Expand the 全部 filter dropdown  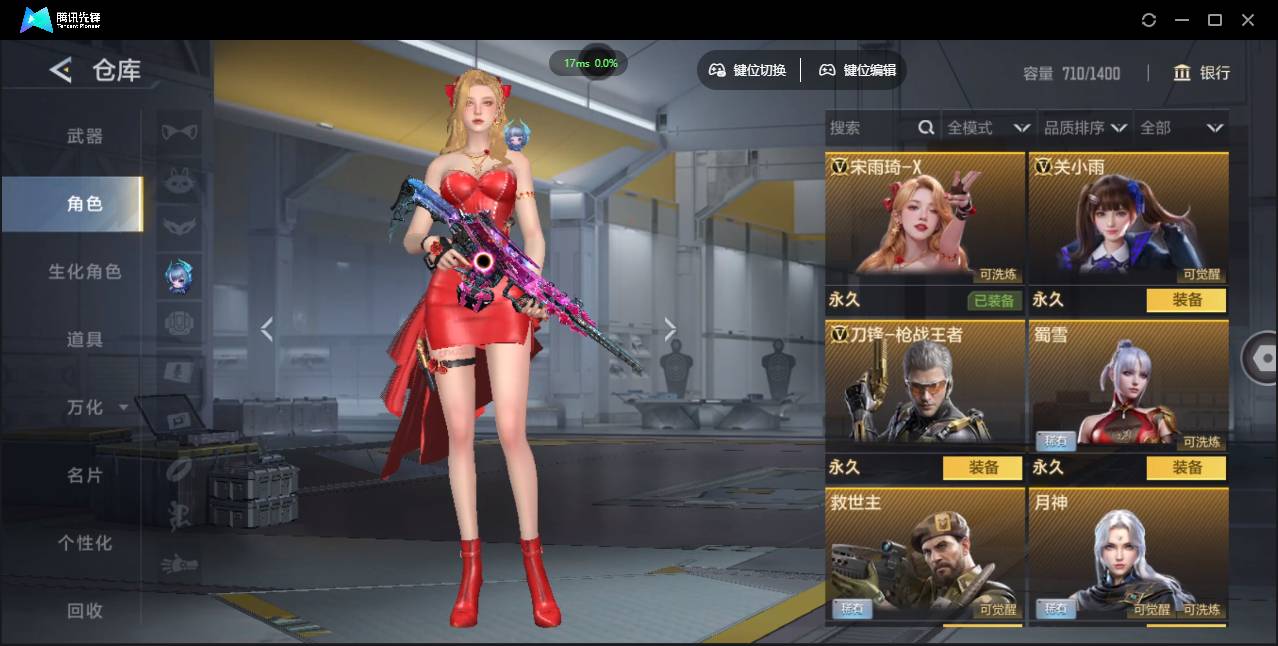click(x=1182, y=128)
